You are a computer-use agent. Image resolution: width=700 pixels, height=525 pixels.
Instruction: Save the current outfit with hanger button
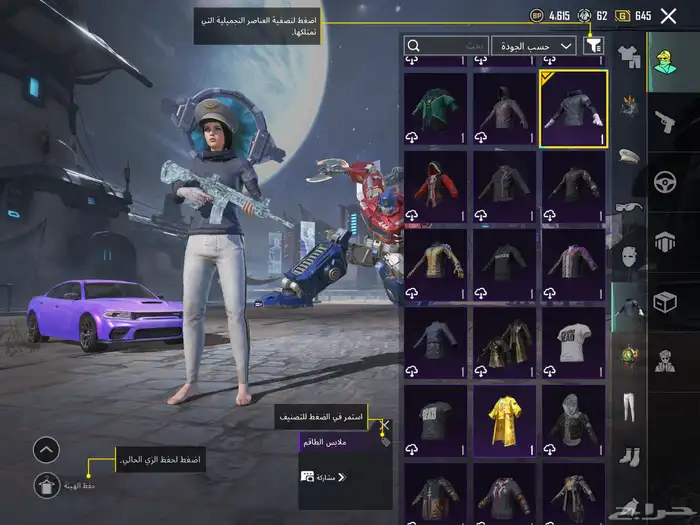point(47,486)
